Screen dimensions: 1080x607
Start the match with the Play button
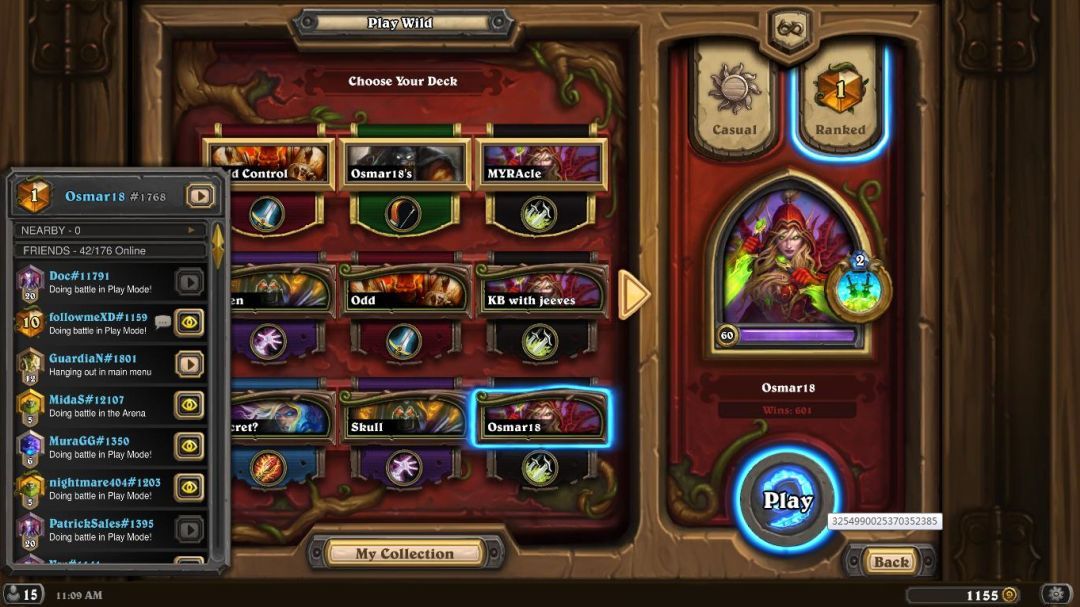pyautogui.click(x=787, y=500)
